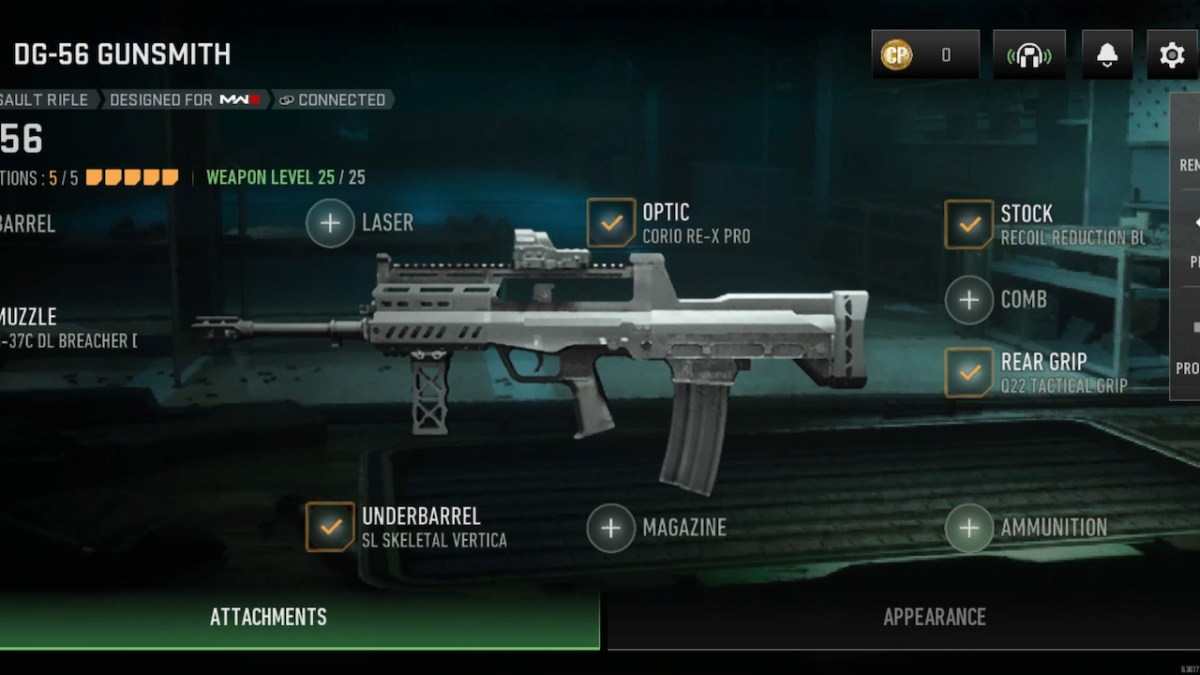The width and height of the screenshot is (1200, 675).
Task: Open the Stock attachment slot
Action: 968,224
